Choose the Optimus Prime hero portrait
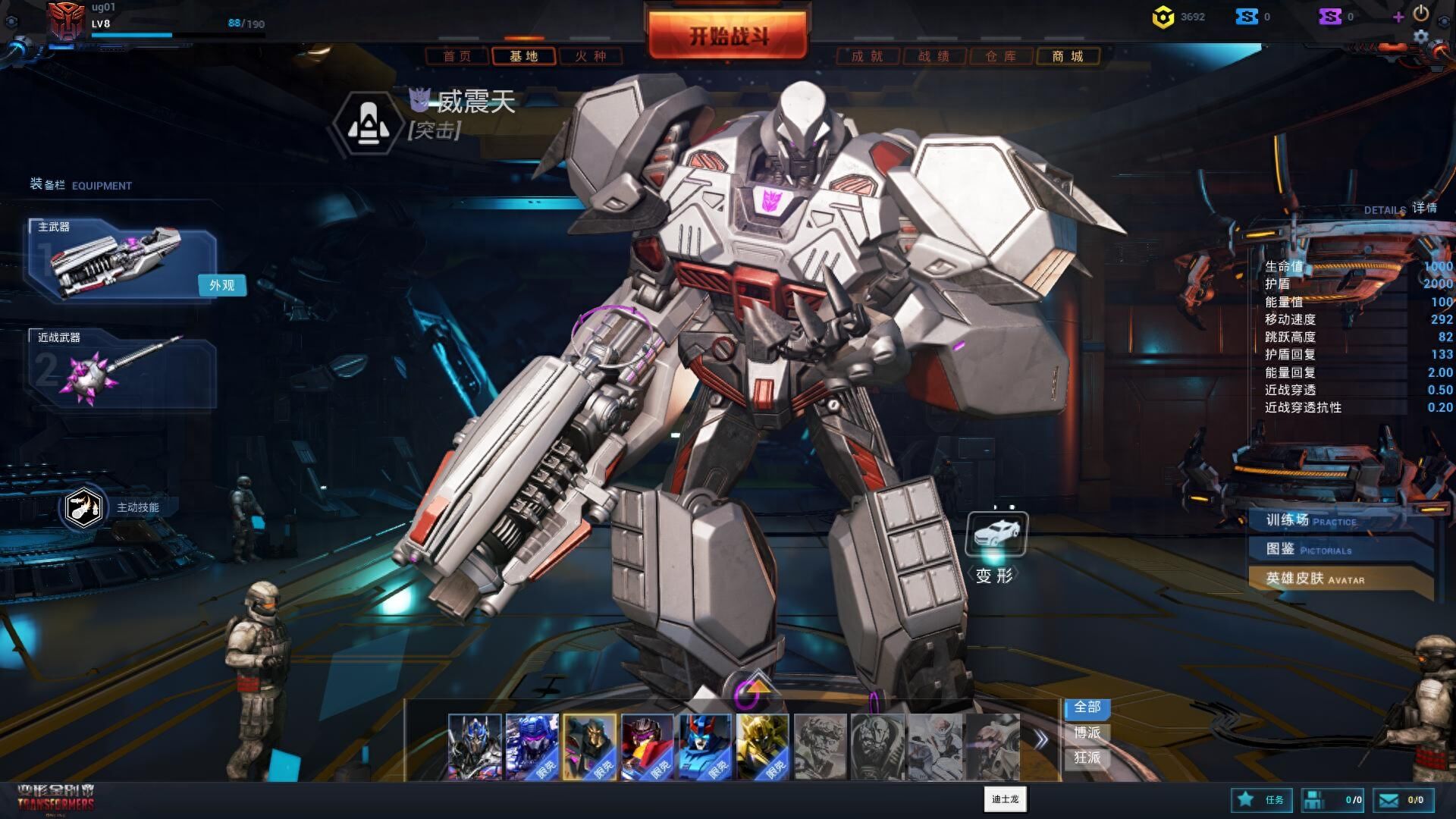 (475, 746)
